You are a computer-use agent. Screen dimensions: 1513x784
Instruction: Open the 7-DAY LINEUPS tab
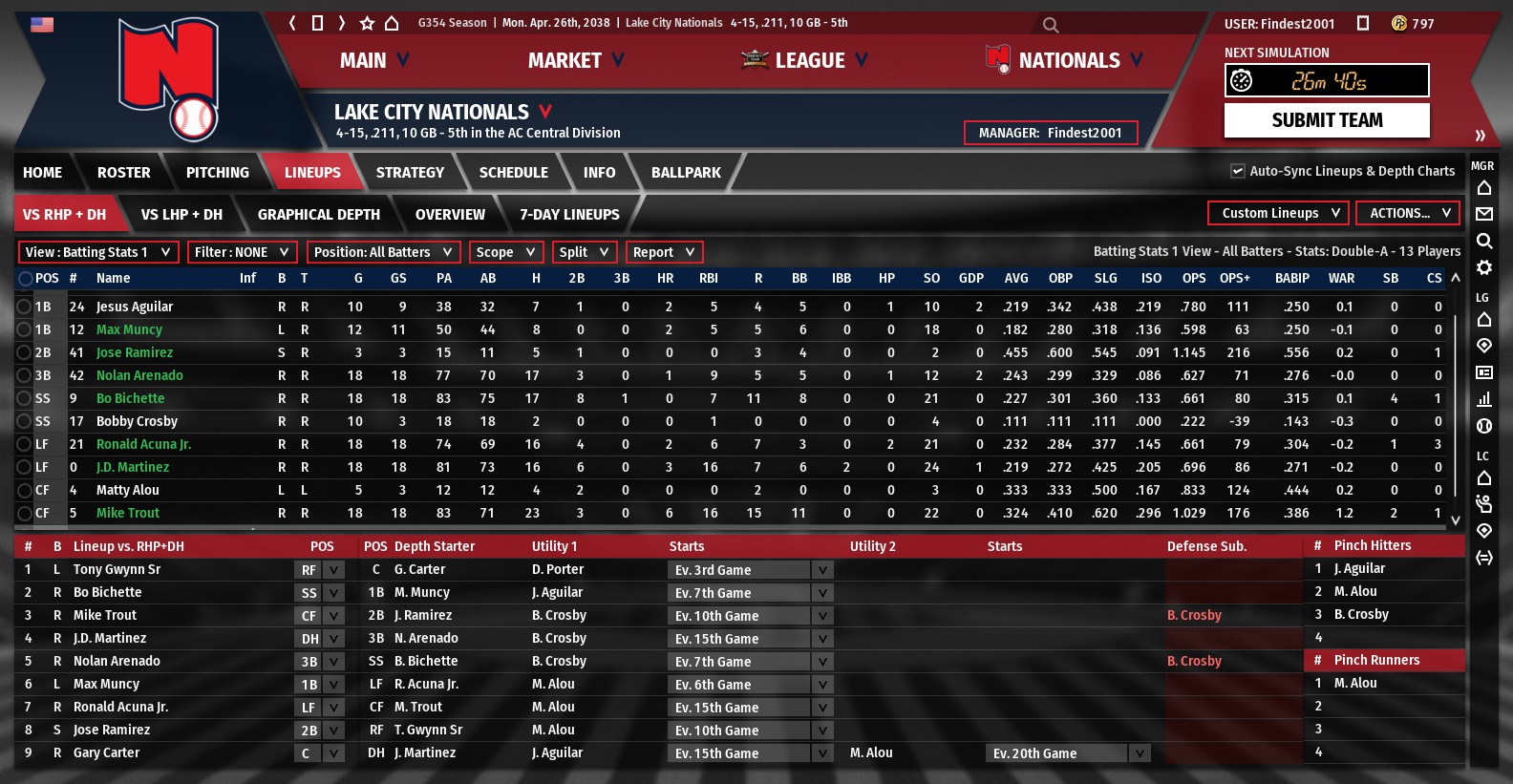pyautogui.click(x=569, y=215)
